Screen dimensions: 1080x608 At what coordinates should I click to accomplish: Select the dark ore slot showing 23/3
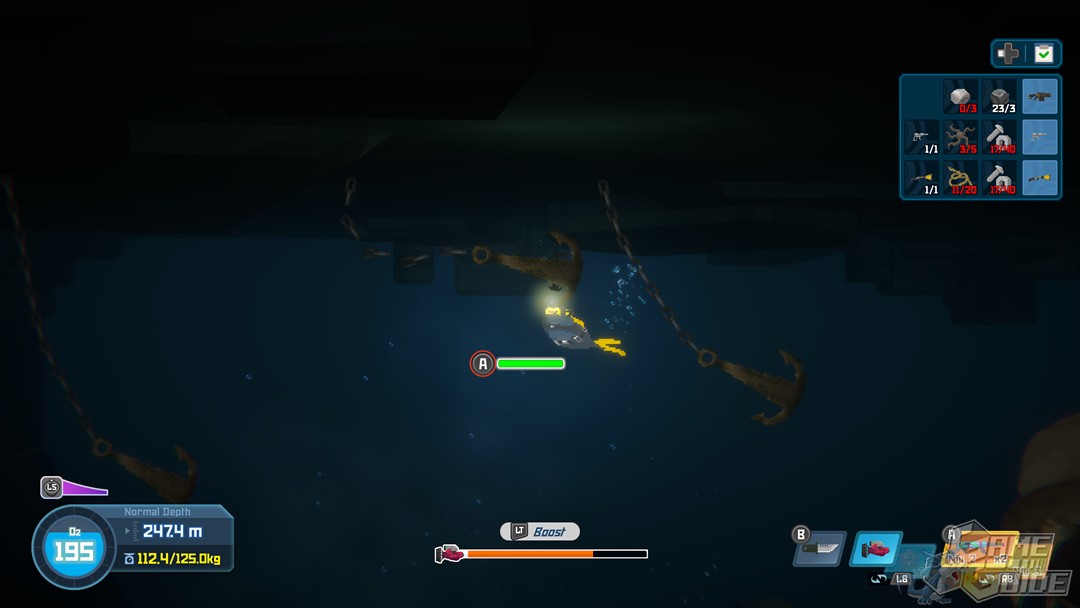point(999,96)
